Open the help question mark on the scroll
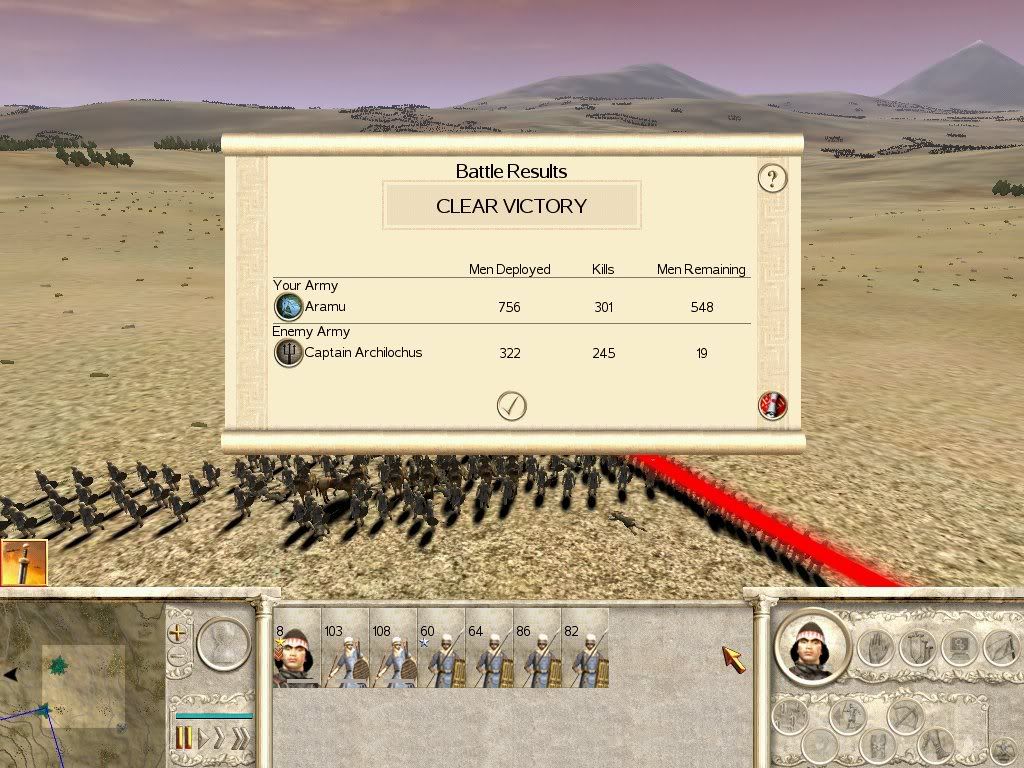This screenshot has width=1024, height=768. coord(772,179)
